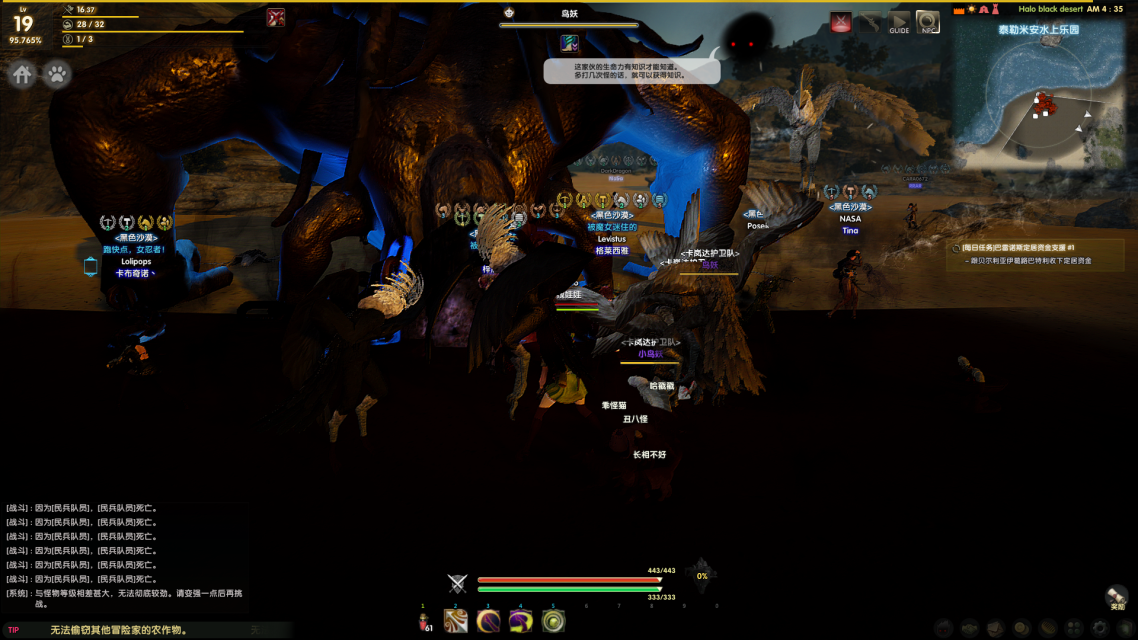Open settings via the gear icon
1138x640 pixels.
point(1098,628)
